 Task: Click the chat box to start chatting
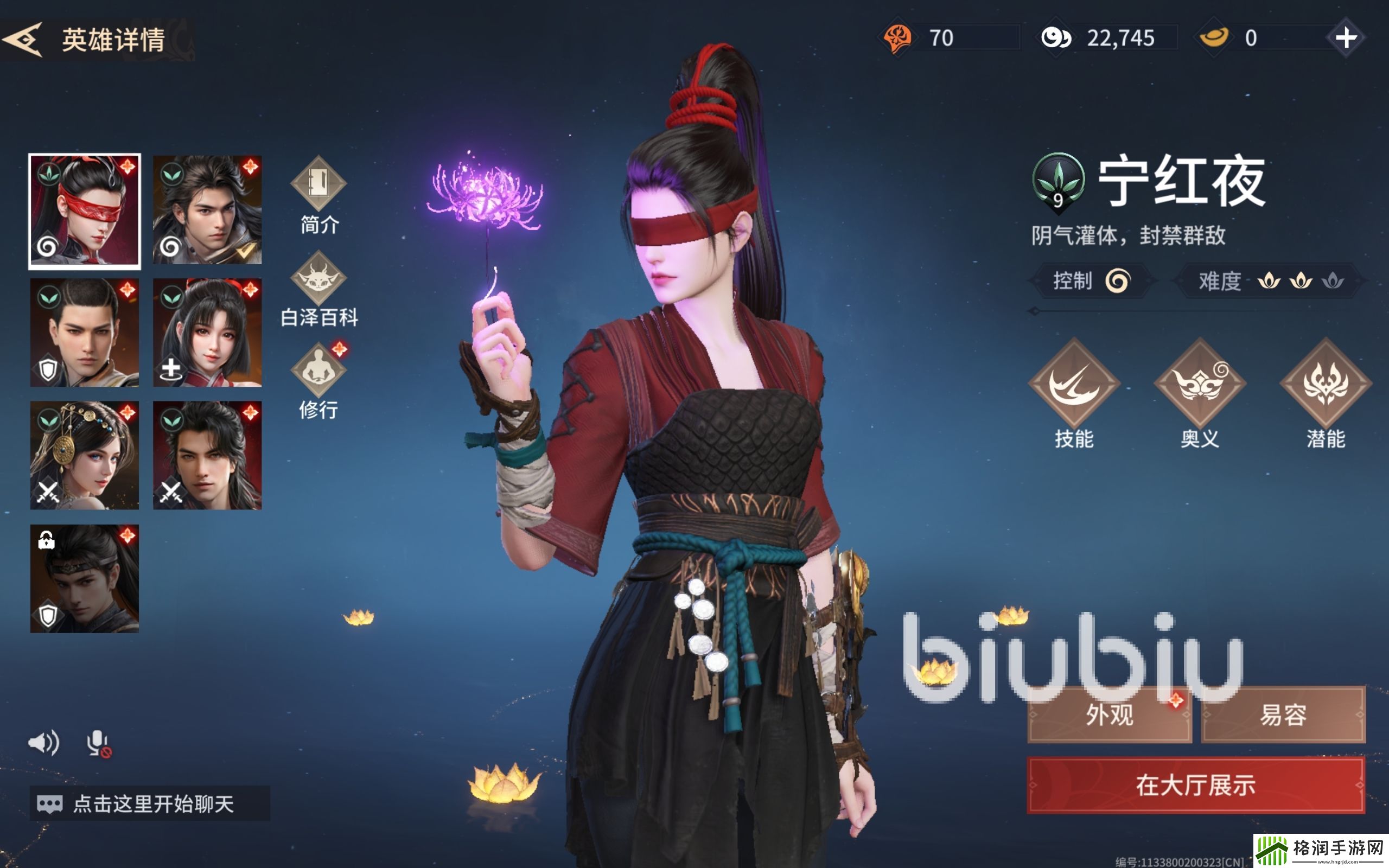pos(150,803)
